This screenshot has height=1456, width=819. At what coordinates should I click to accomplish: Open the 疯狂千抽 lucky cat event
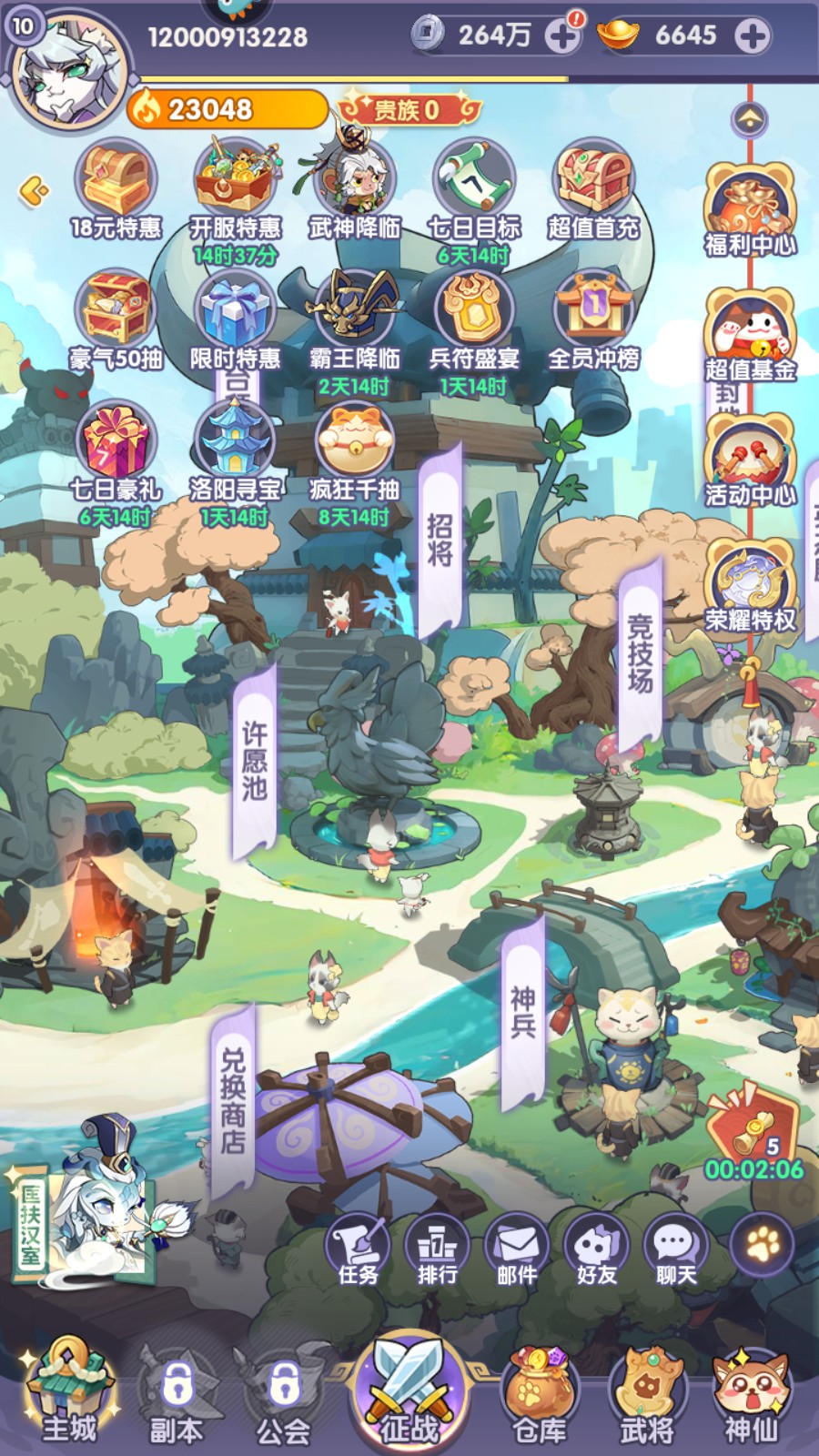tap(354, 452)
